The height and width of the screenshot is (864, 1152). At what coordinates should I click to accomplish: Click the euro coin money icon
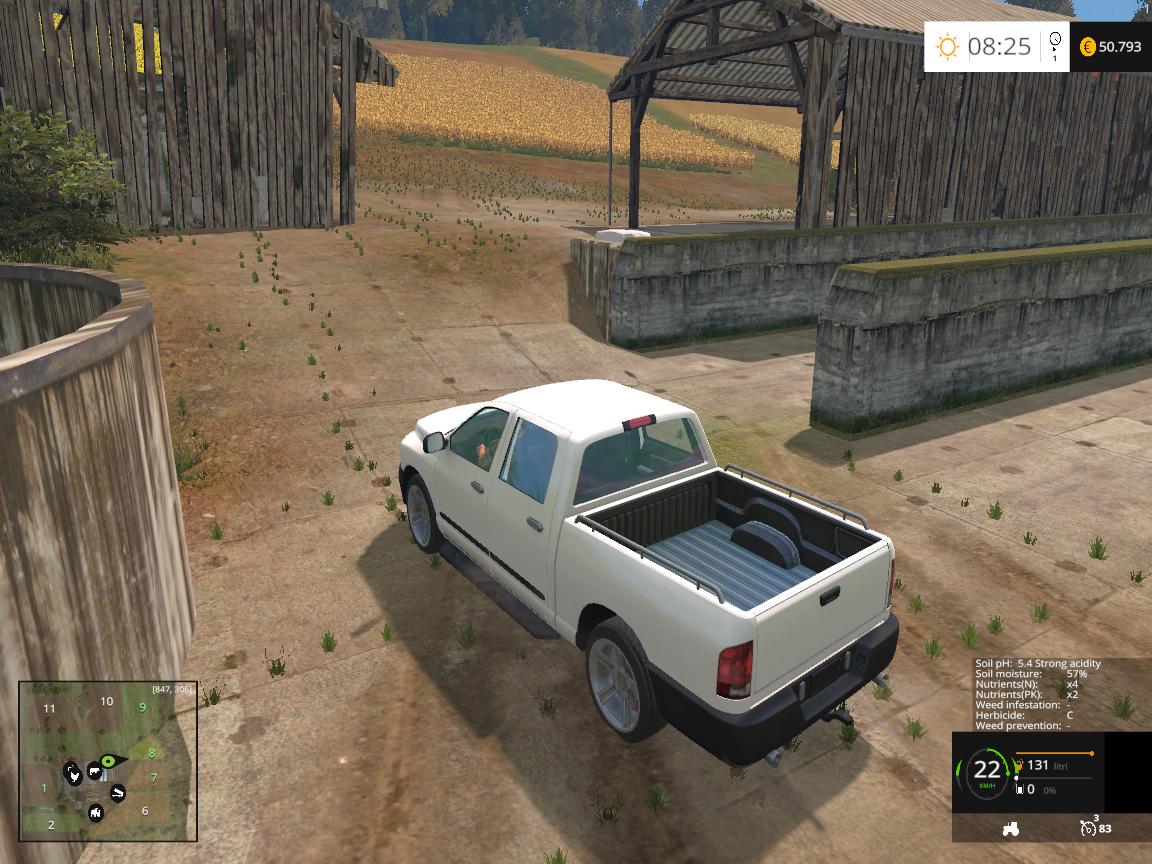click(x=1087, y=47)
